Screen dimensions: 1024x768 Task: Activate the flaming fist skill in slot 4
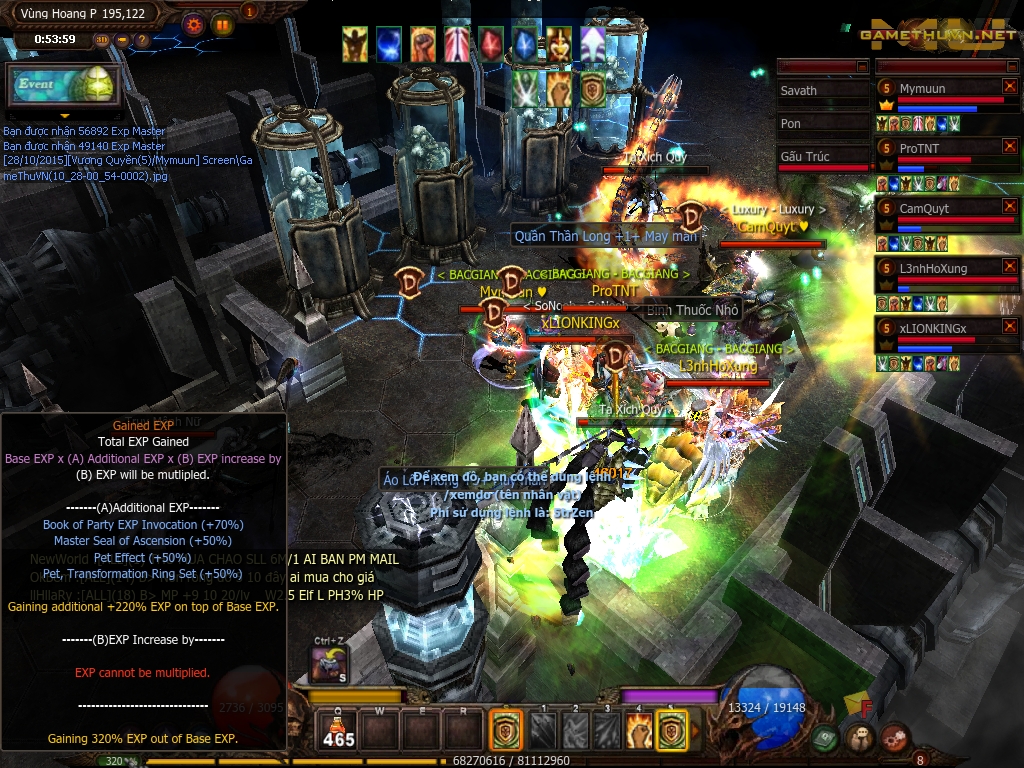pyautogui.click(x=639, y=730)
